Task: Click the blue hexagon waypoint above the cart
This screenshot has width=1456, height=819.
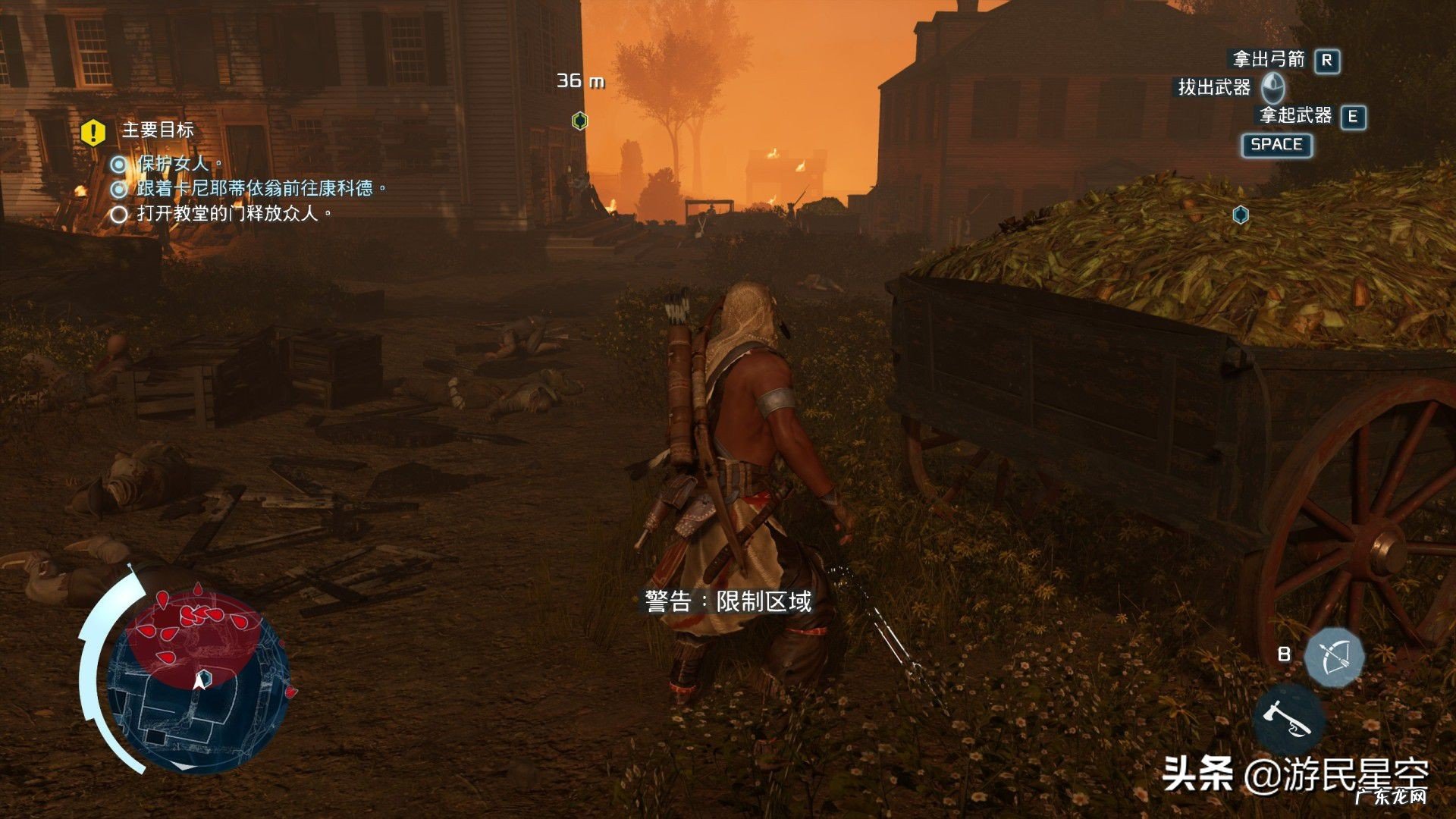Action: tap(1241, 215)
